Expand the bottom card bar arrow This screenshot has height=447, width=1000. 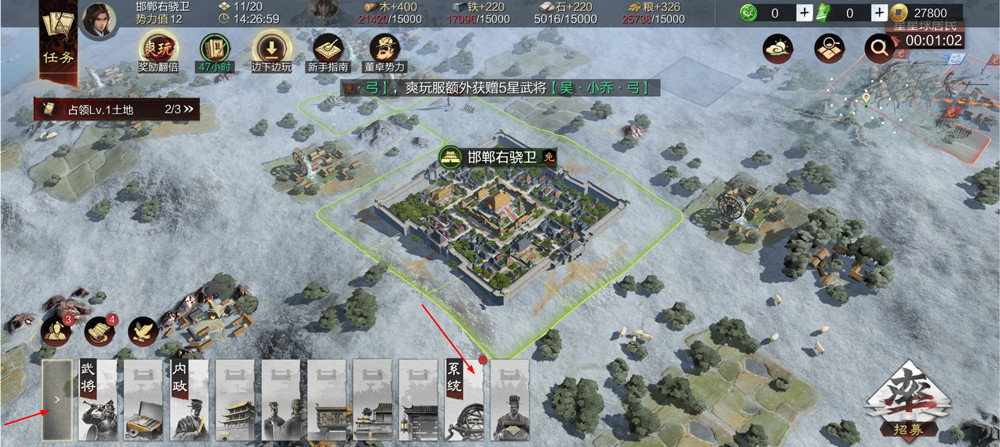click(57, 400)
